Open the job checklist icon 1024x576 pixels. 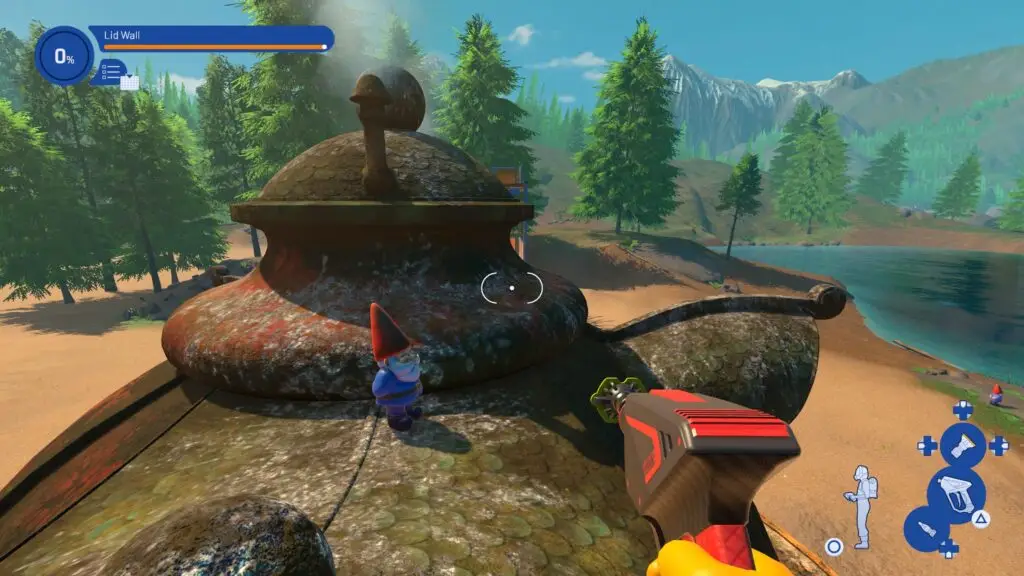[111, 72]
